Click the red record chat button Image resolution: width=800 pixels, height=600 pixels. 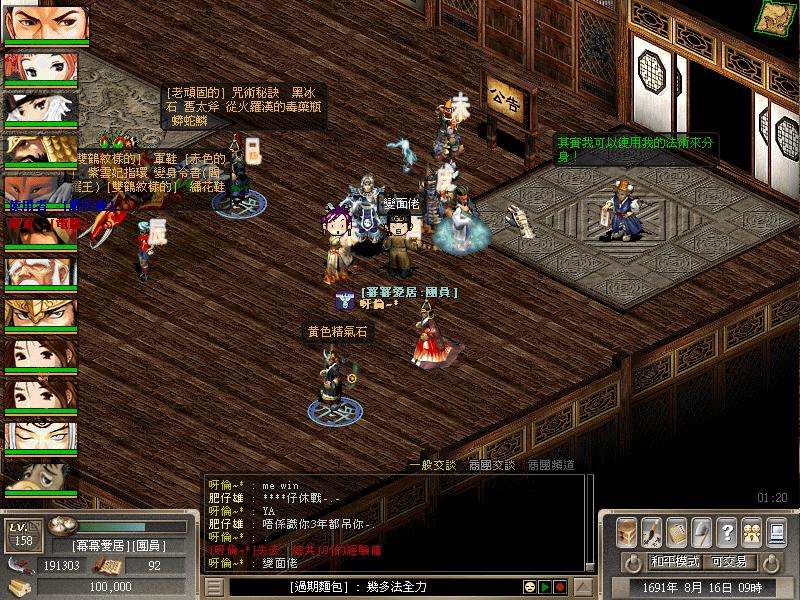point(560,587)
